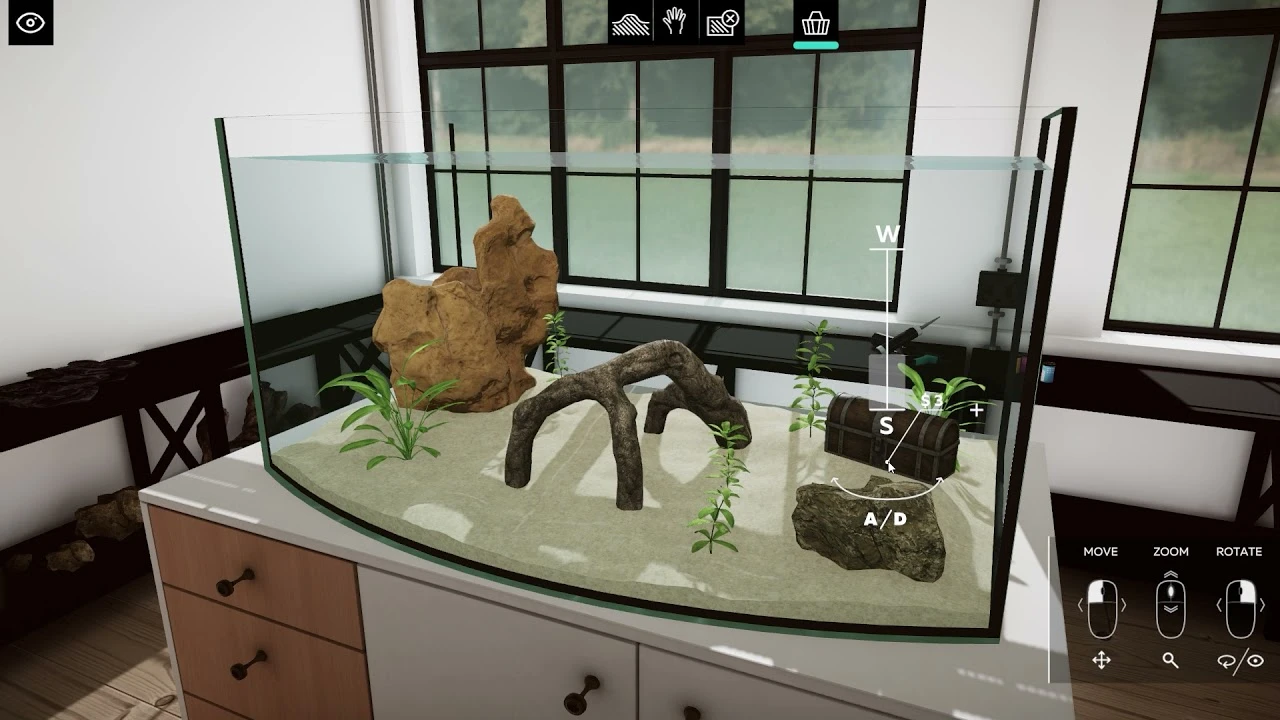Viewport: 1280px width, 720px height.
Task: Click the W–S height adjustment line
Action: point(885,330)
